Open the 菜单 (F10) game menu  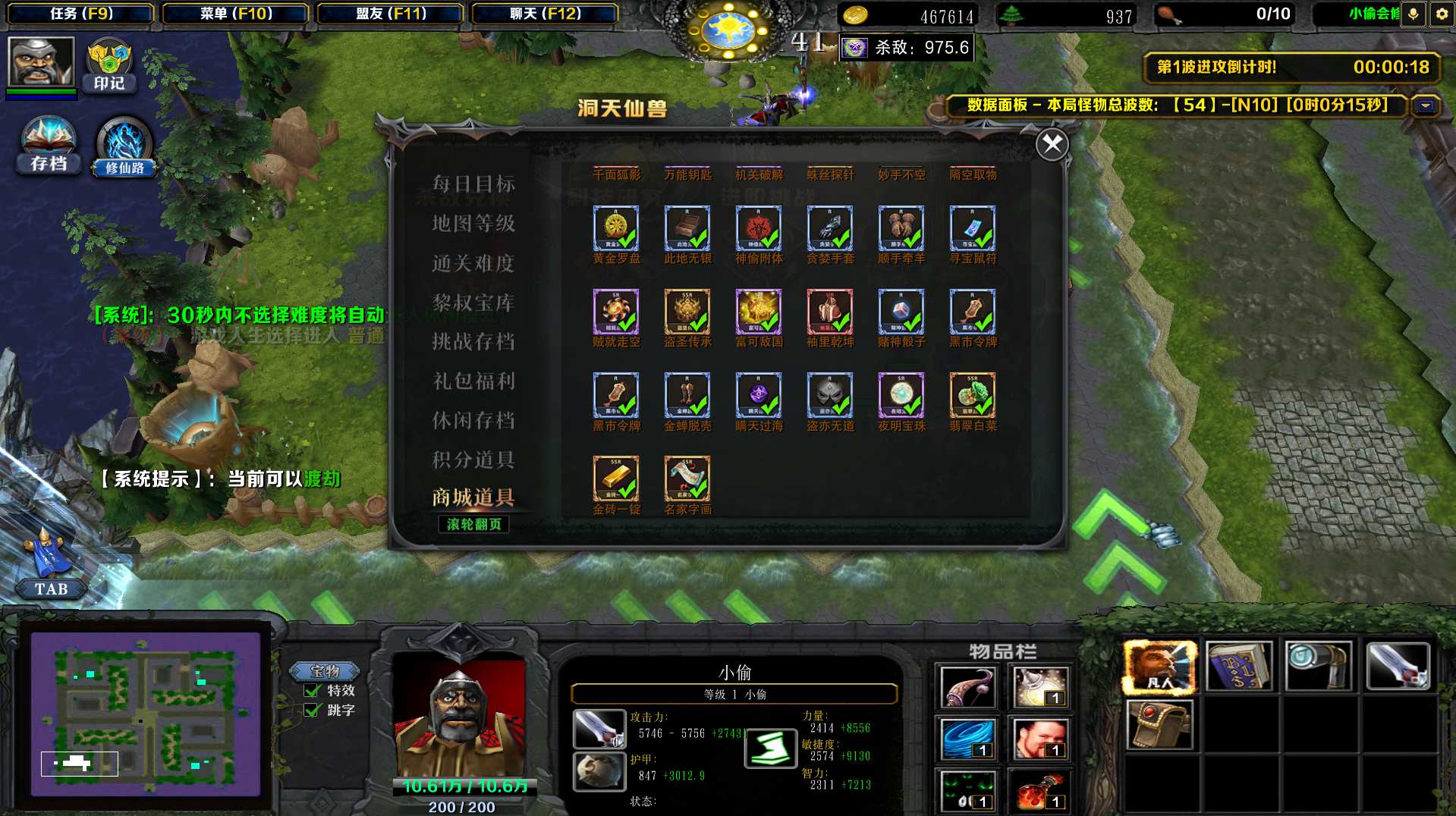[236, 14]
